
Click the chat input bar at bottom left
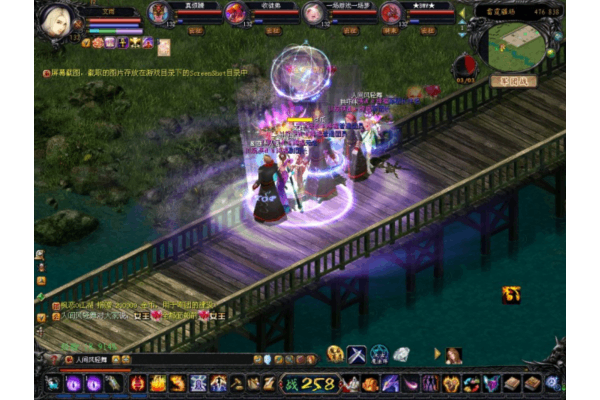(150, 358)
